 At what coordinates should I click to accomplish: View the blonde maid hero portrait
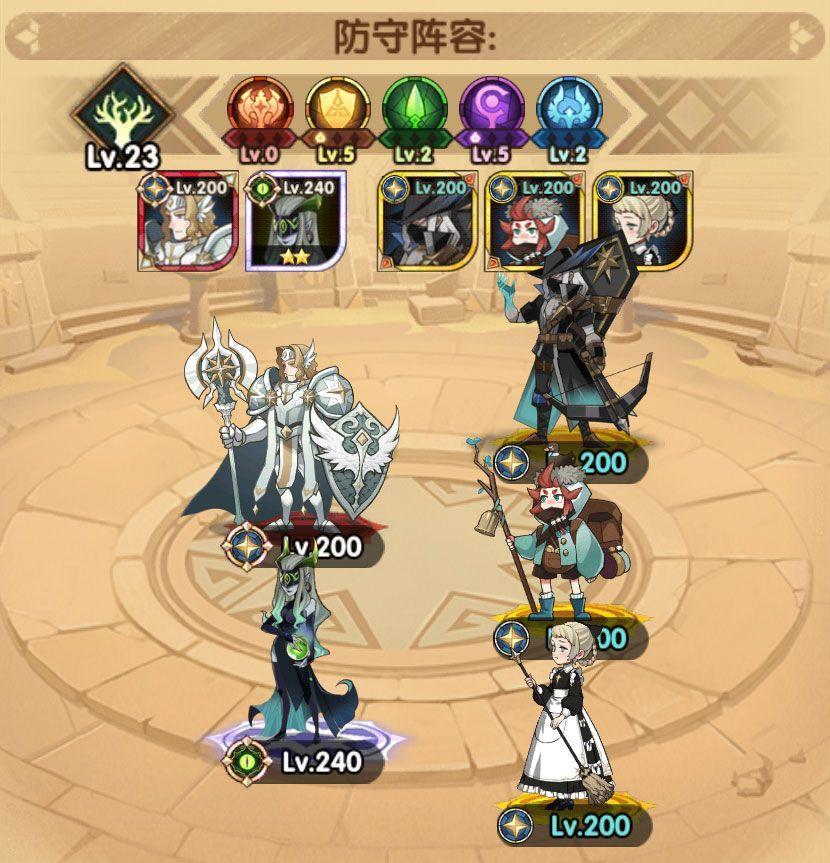coord(641,222)
